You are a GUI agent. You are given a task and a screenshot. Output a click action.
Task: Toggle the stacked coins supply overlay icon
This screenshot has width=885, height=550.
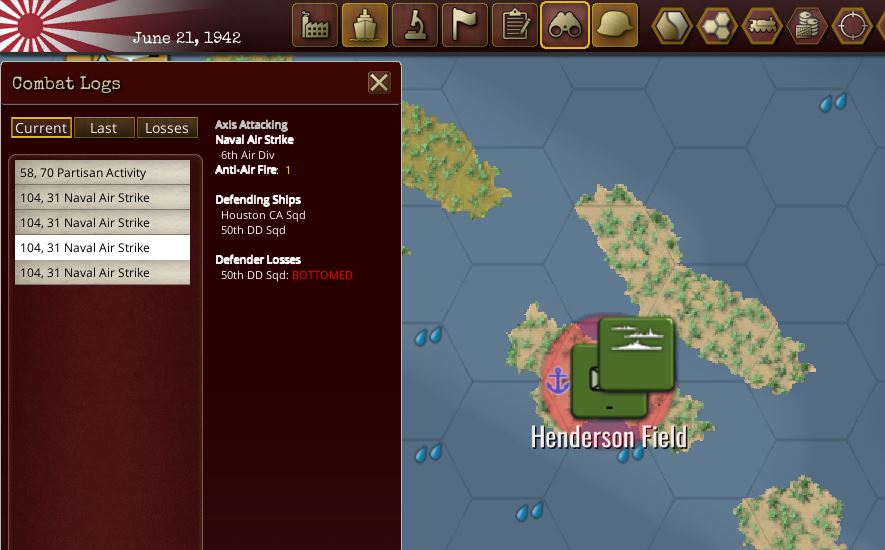click(807, 25)
